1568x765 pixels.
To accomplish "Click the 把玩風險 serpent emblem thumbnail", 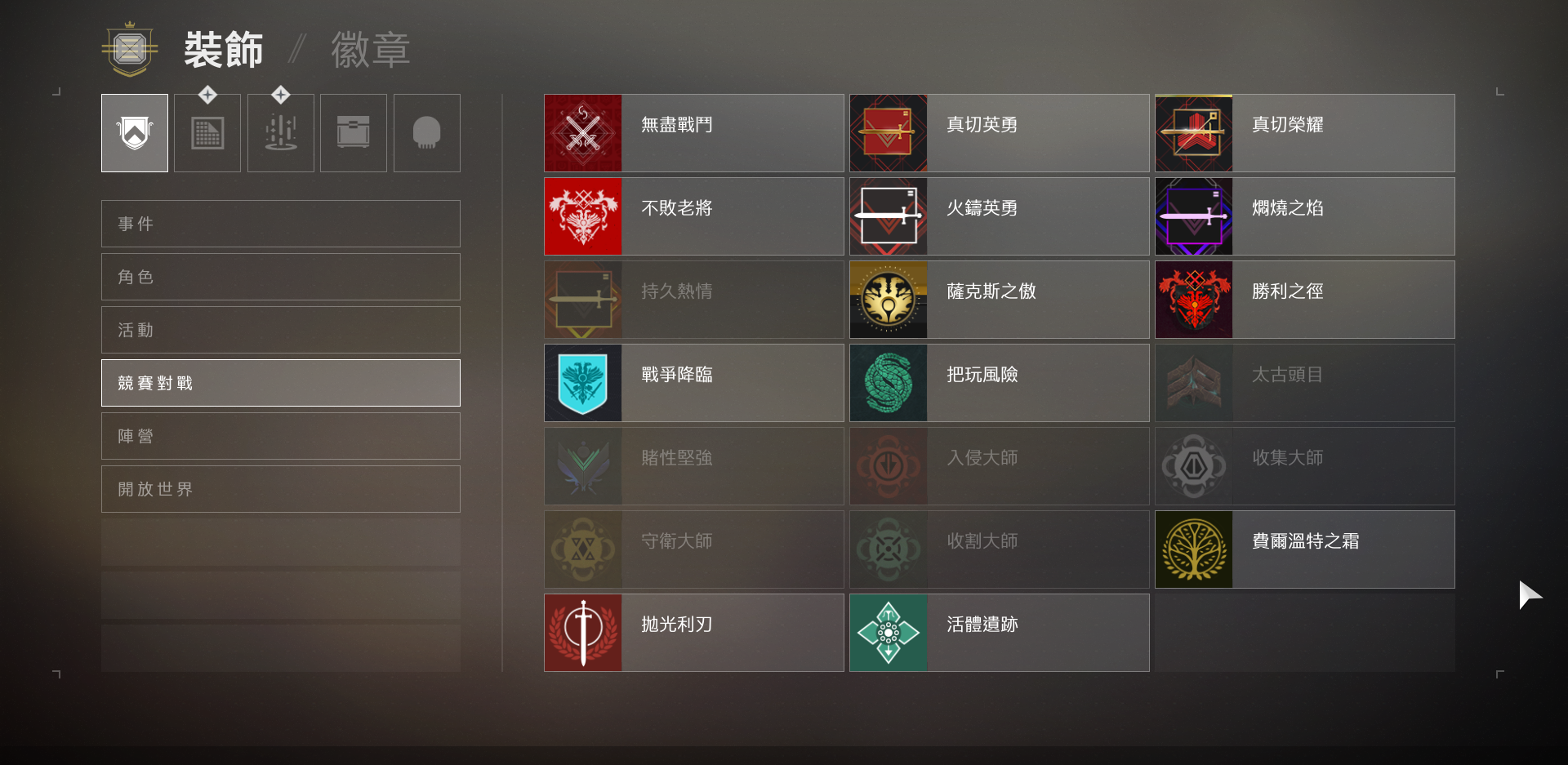I will point(889,382).
